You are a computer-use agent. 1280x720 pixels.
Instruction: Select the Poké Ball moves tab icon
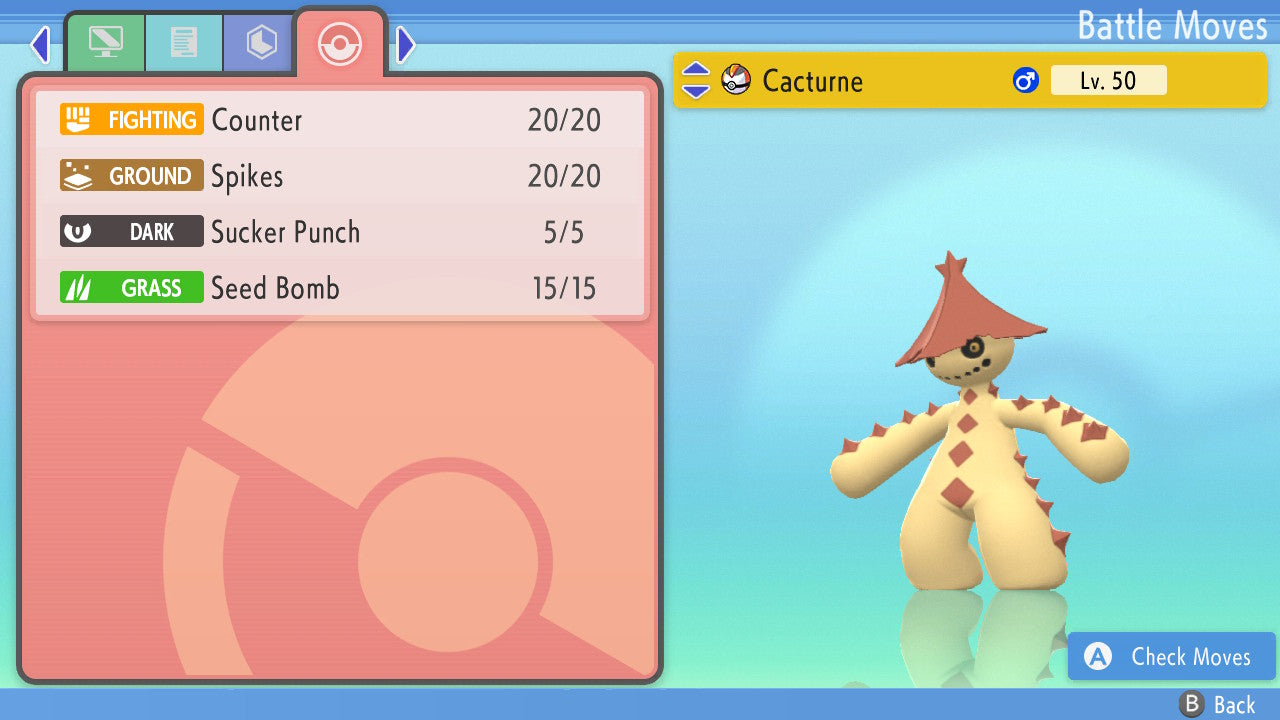[x=340, y=44]
